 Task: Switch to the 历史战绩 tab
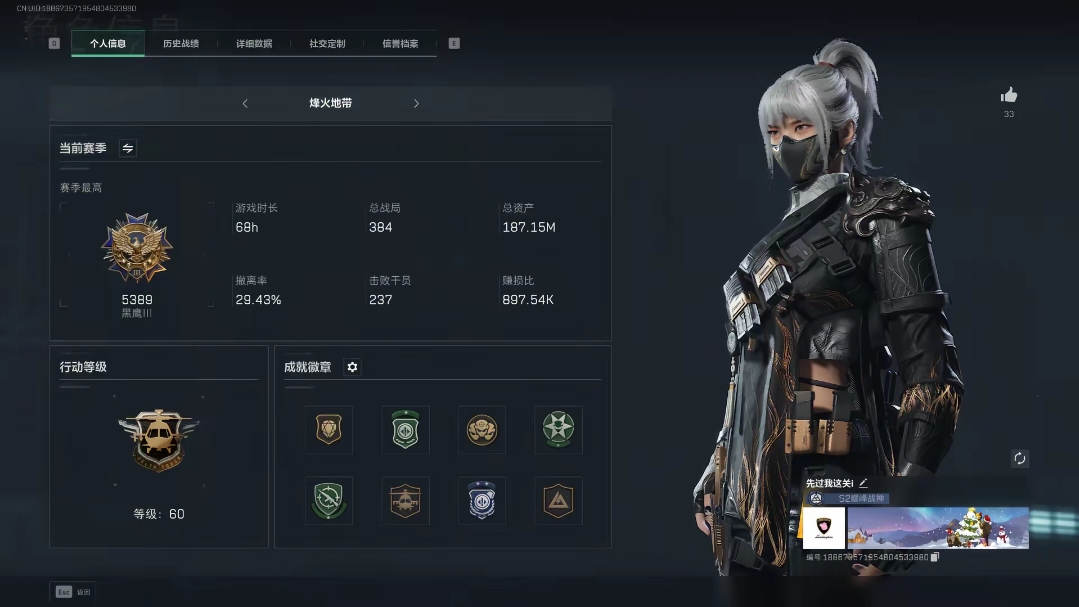pyautogui.click(x=181, y=44)
